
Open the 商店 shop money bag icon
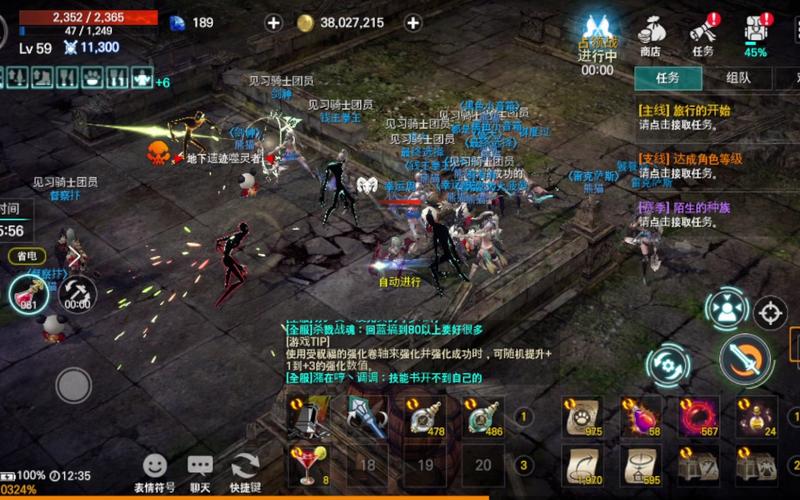pos(651,34)
